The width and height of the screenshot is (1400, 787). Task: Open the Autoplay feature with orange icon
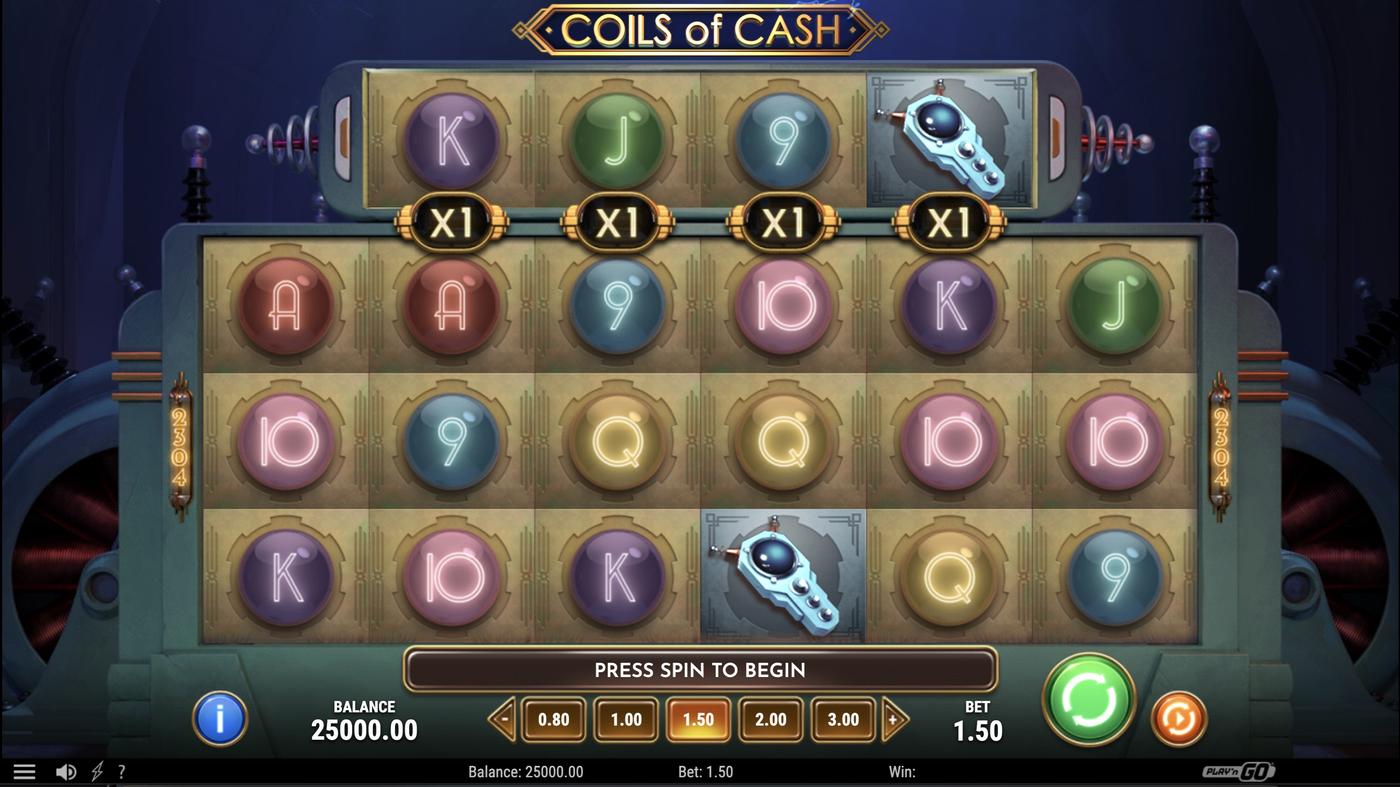1179,717
